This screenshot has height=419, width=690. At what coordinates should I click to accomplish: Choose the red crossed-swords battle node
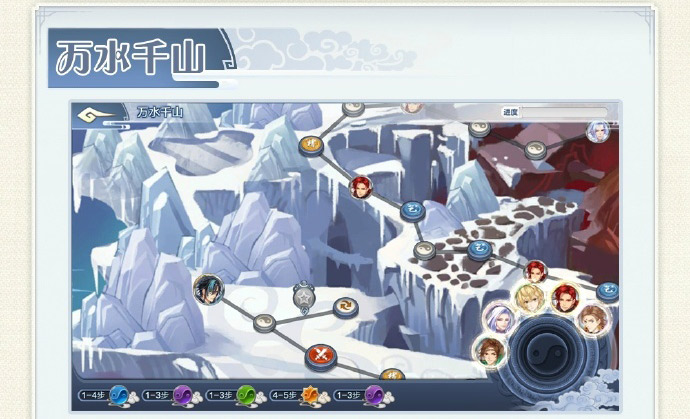pyautogui.click(x=319, y=354)
